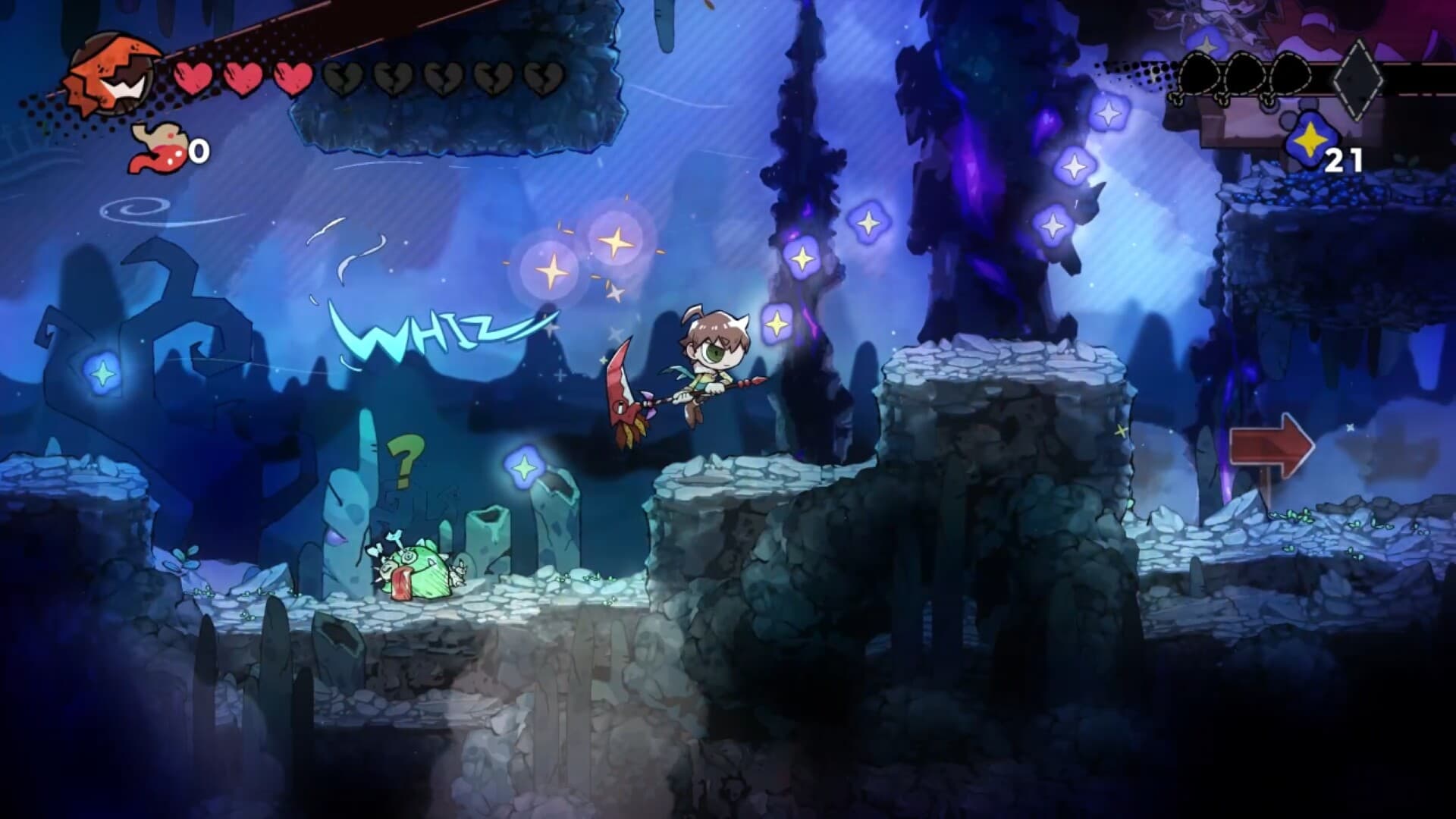This screenshot has height=819, width=1456.
Task: Click the floating blue sparkle above the character
Action: coord(777,322)
